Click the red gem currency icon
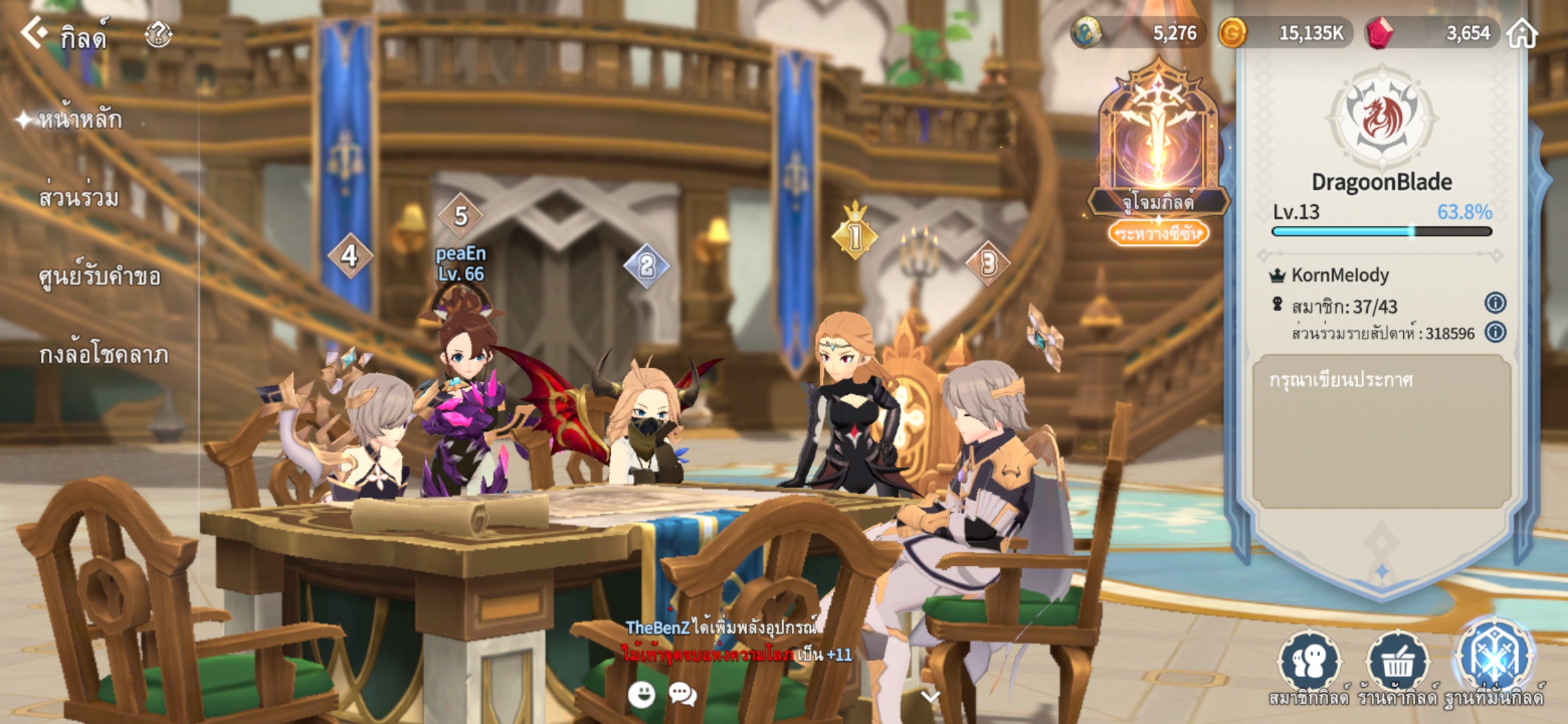1568x724 pixels. point(1378,34)
